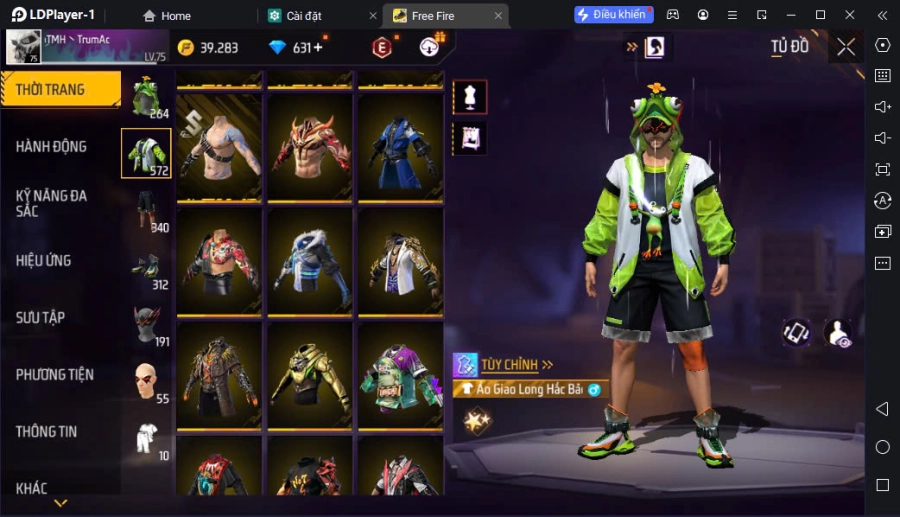Choose the green and purple jacket item
The width and height of the screenshot is (900, 517).
(x=400, y=376)
